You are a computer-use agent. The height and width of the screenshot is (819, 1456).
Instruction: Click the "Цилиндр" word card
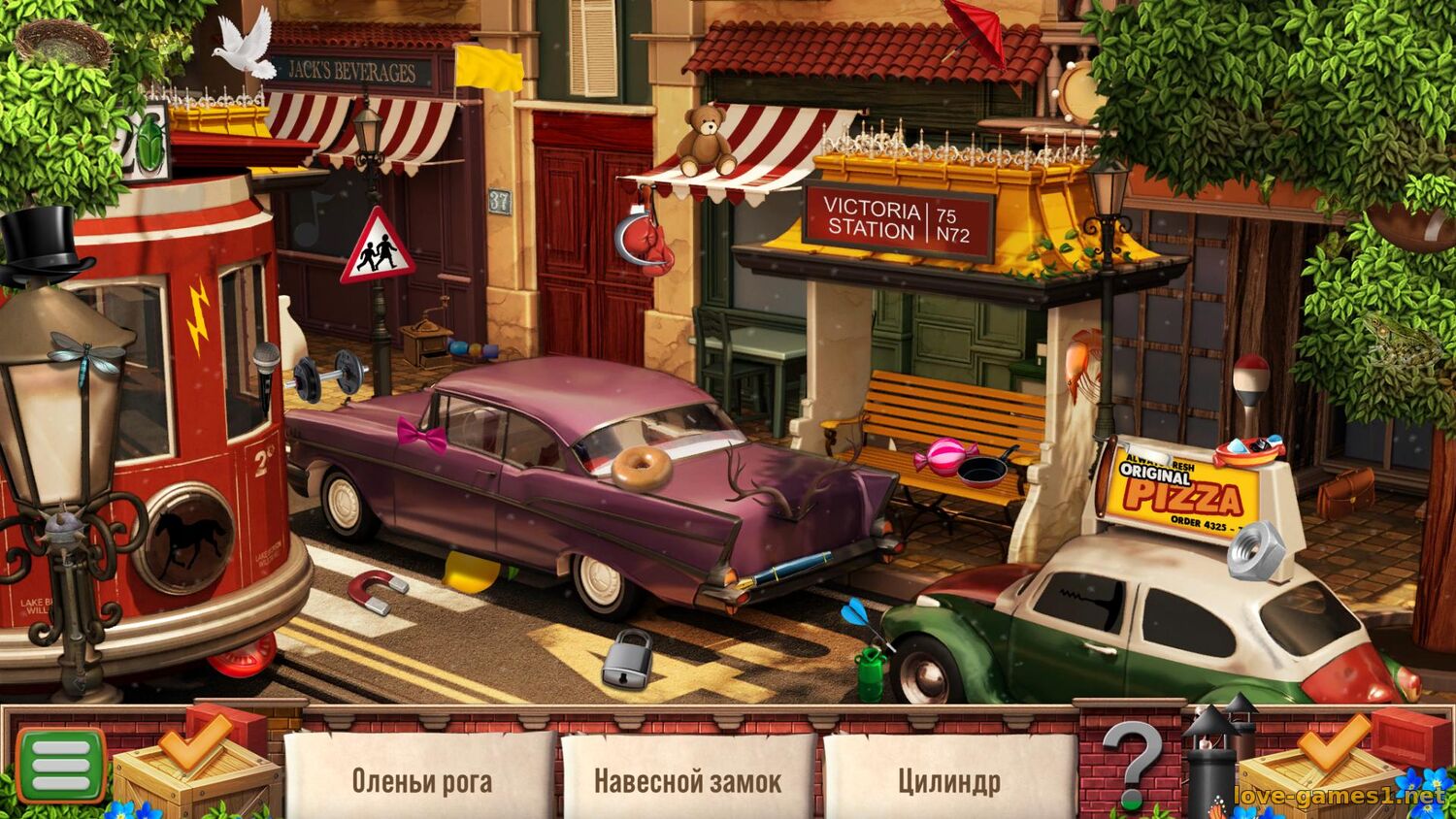[948, 780]
